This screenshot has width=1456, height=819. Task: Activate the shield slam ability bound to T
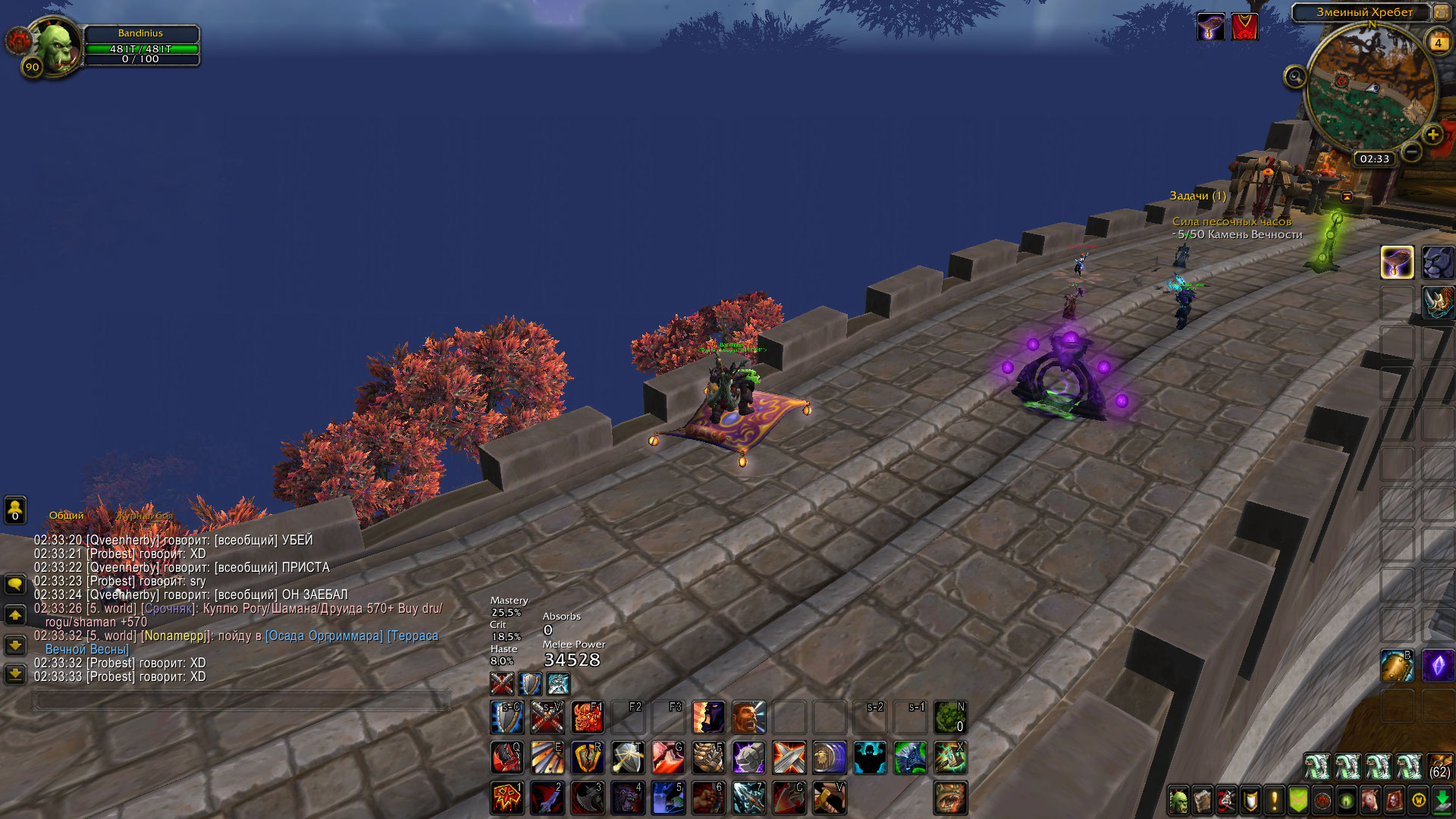(x=628, y=757)
